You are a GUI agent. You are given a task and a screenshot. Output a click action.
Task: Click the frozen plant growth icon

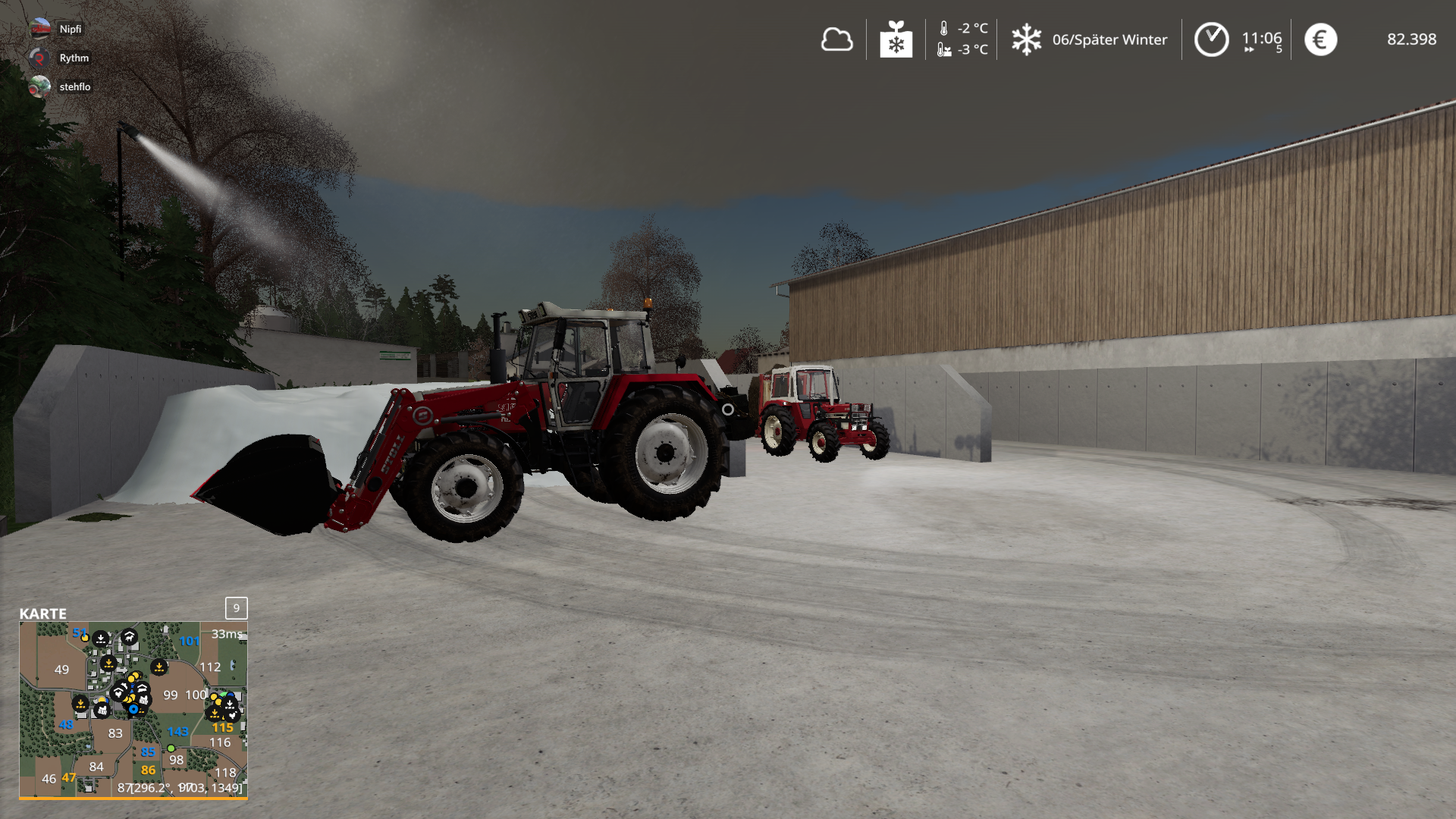pos(896,39)
